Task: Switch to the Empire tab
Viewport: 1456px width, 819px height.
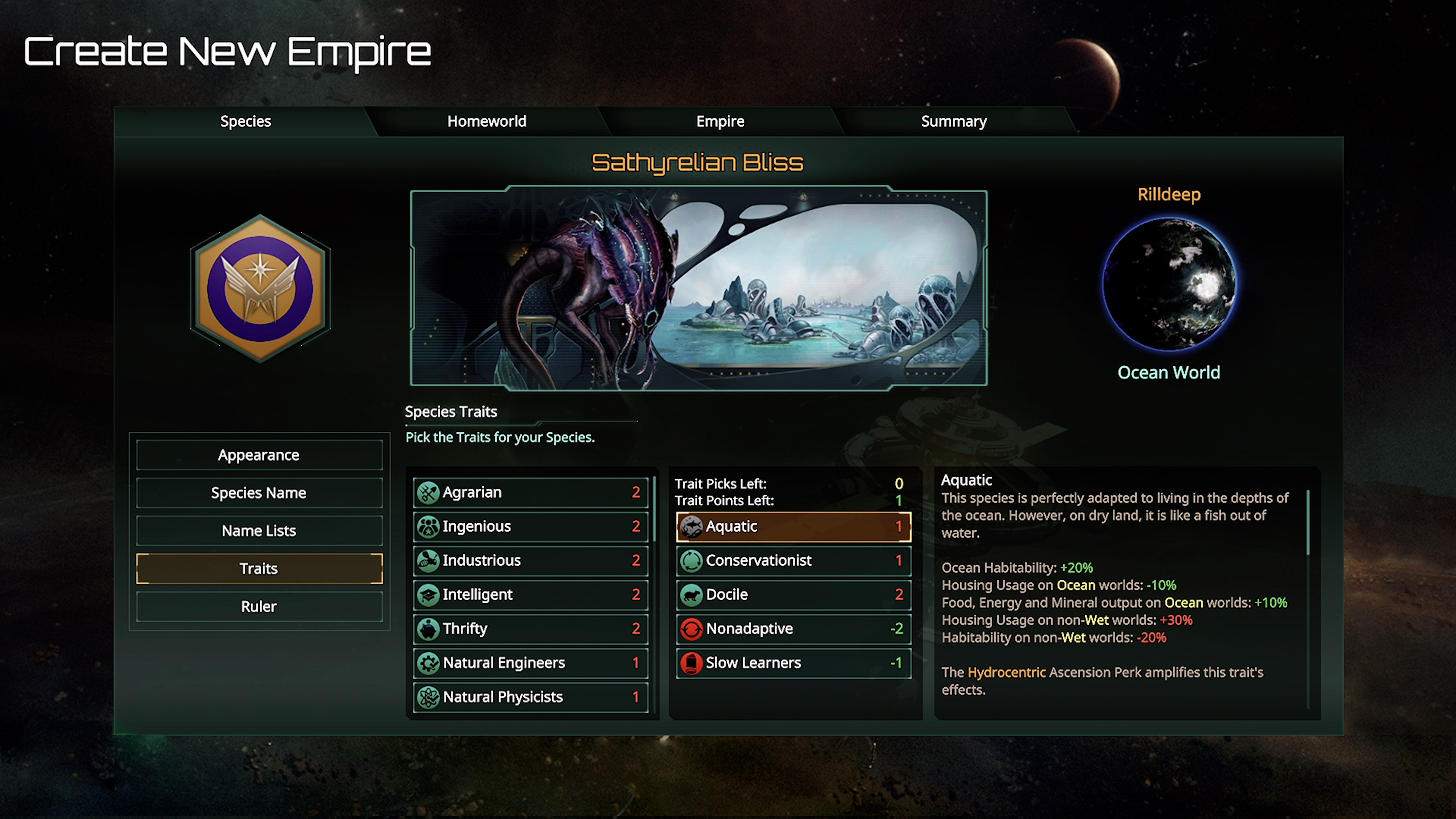Action: tap(720, 121)
